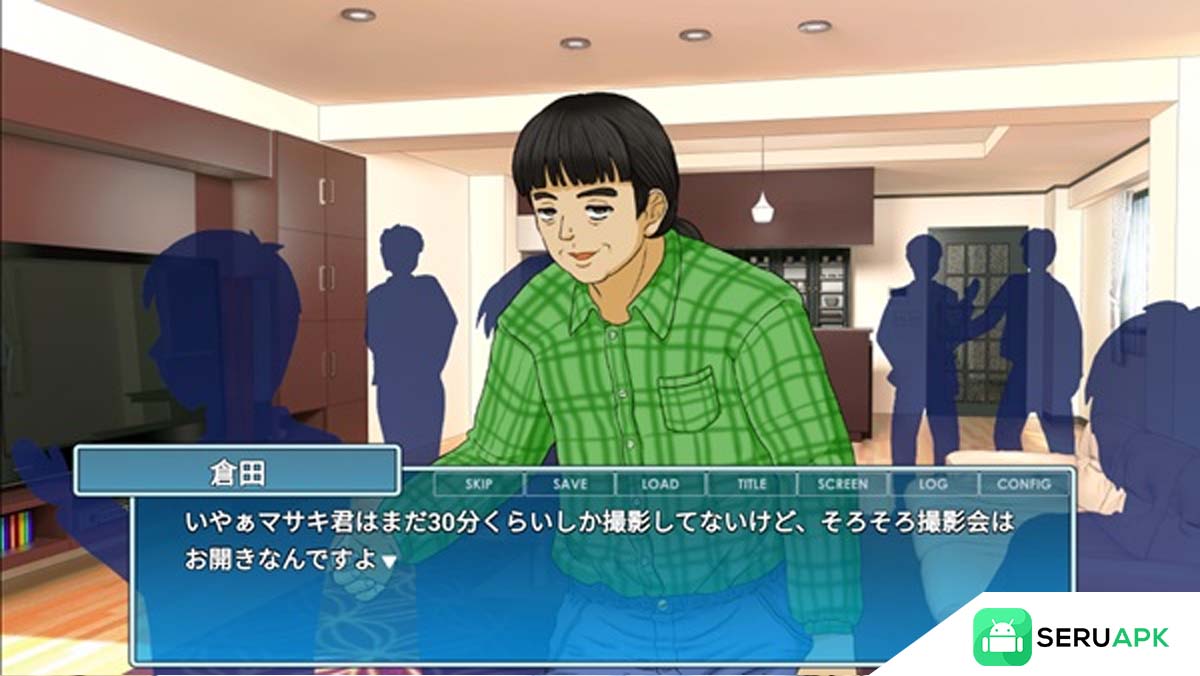
Task: Click the SKIP button
Action: [x=479, y=484]
